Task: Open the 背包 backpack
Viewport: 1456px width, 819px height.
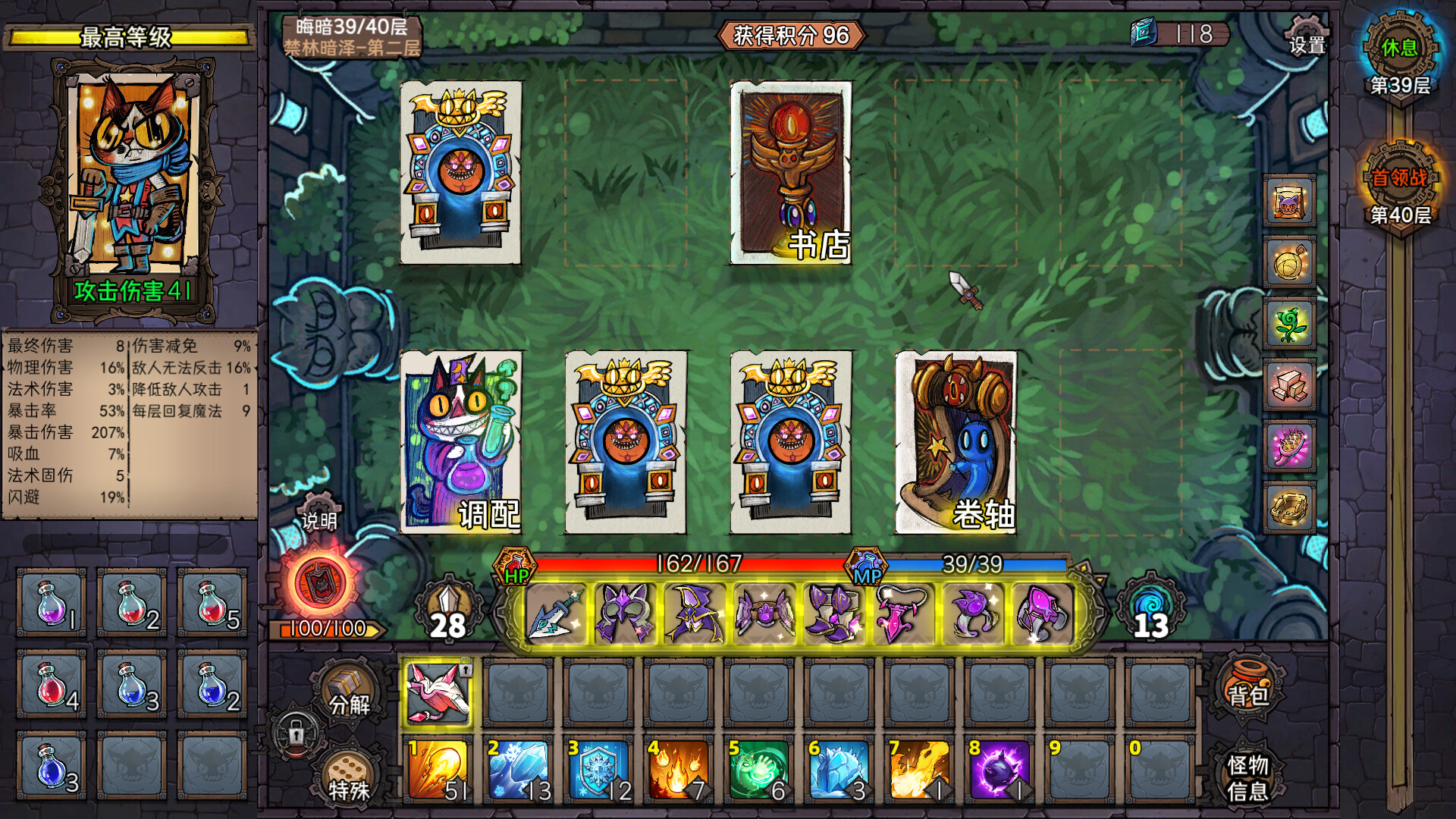Action: click(x=1247, y=686)
